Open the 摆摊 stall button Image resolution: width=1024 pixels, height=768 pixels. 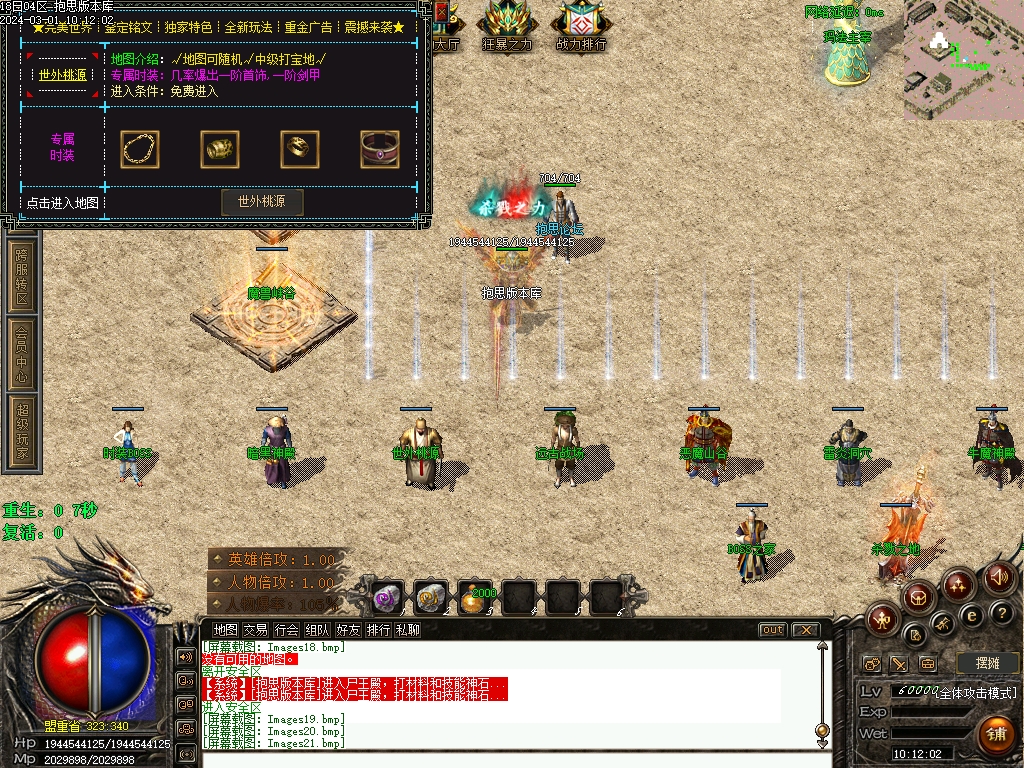click(x=986, y=663)
